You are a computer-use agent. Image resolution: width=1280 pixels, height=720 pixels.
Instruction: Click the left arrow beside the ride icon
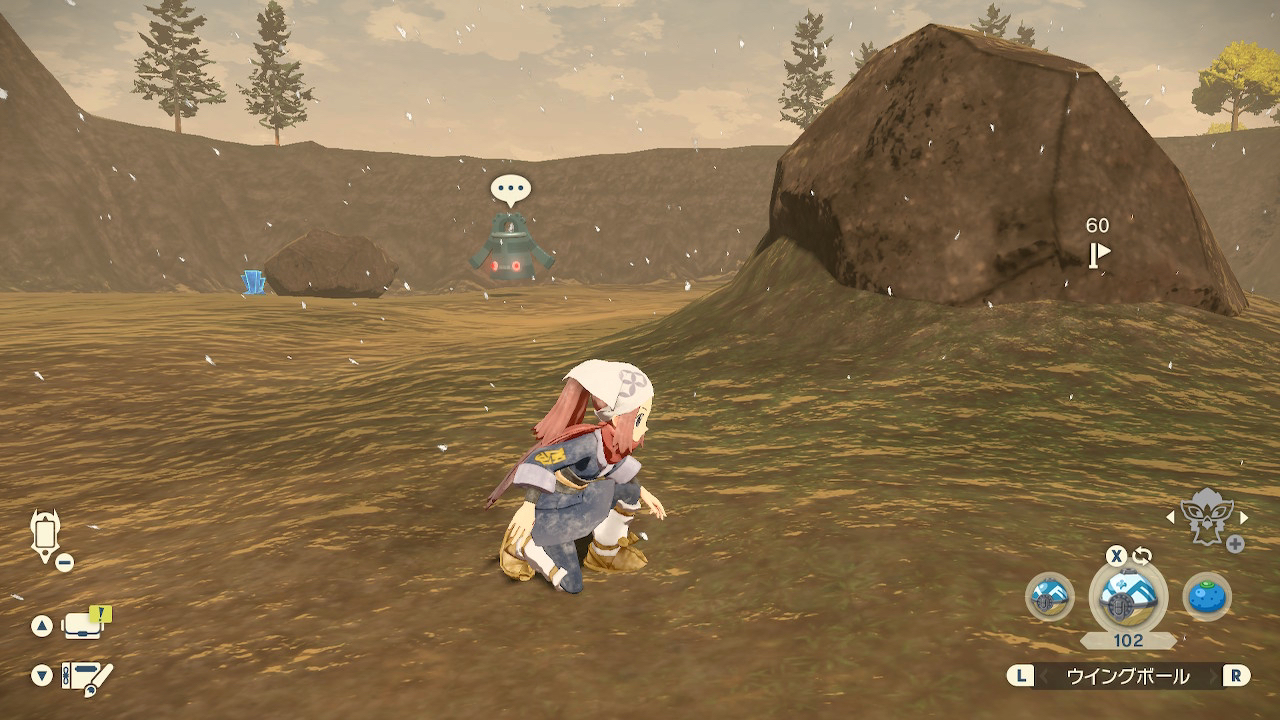coord(1171,517)
